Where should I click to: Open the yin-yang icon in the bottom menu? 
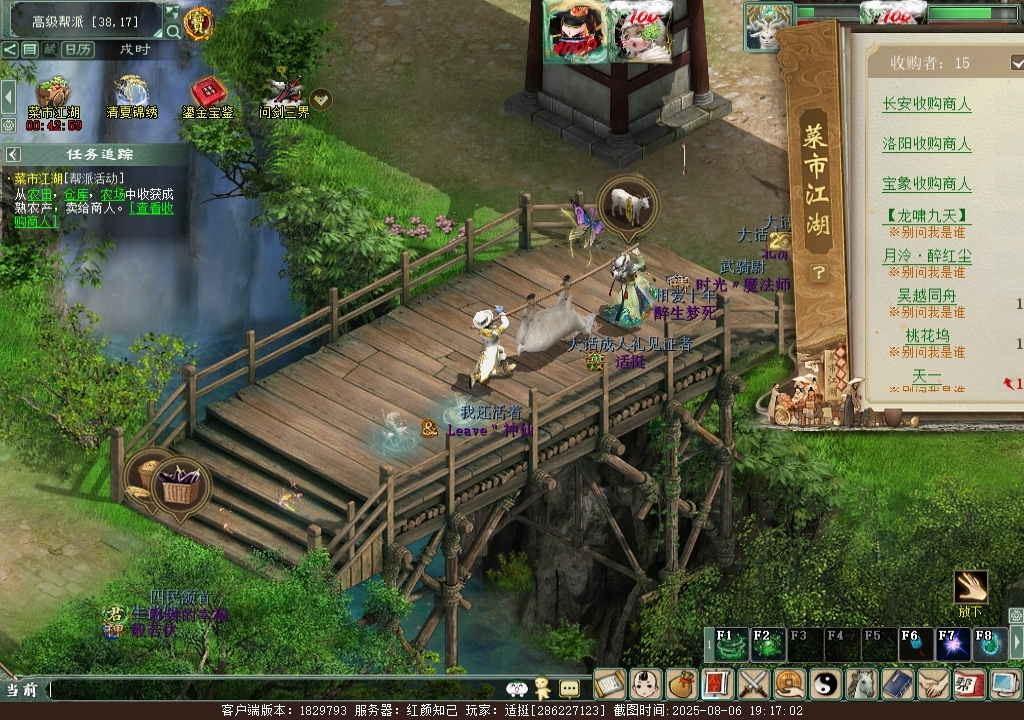coord(825,684)
